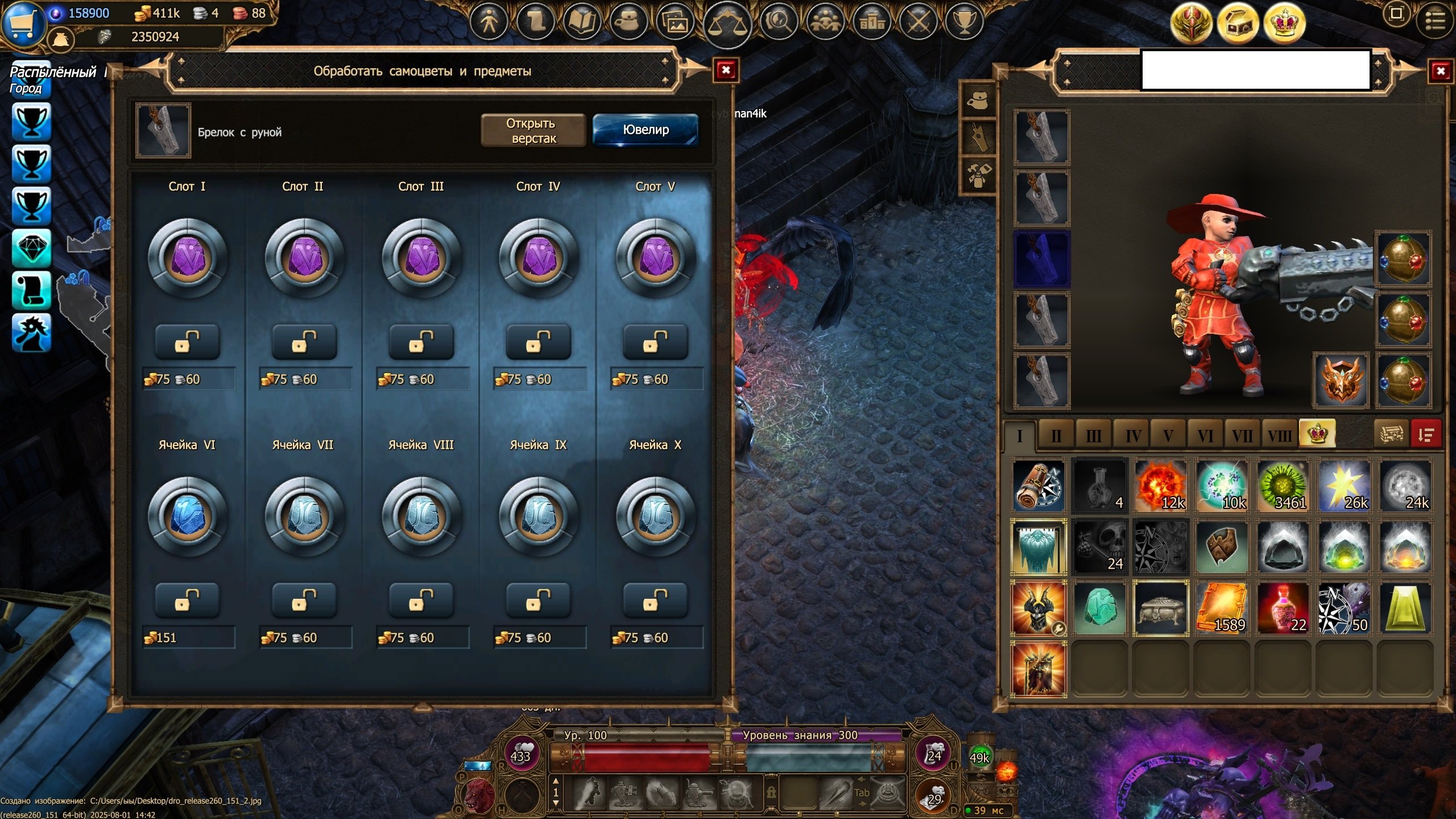1456x819 pixels.
Task: Close the inventory window
Action: pos(1440,71)
